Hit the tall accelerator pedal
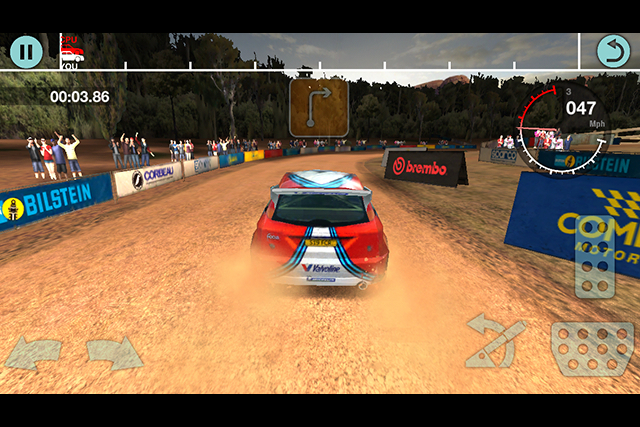Screen dimensions: 640x427 (x=594, y=256)
